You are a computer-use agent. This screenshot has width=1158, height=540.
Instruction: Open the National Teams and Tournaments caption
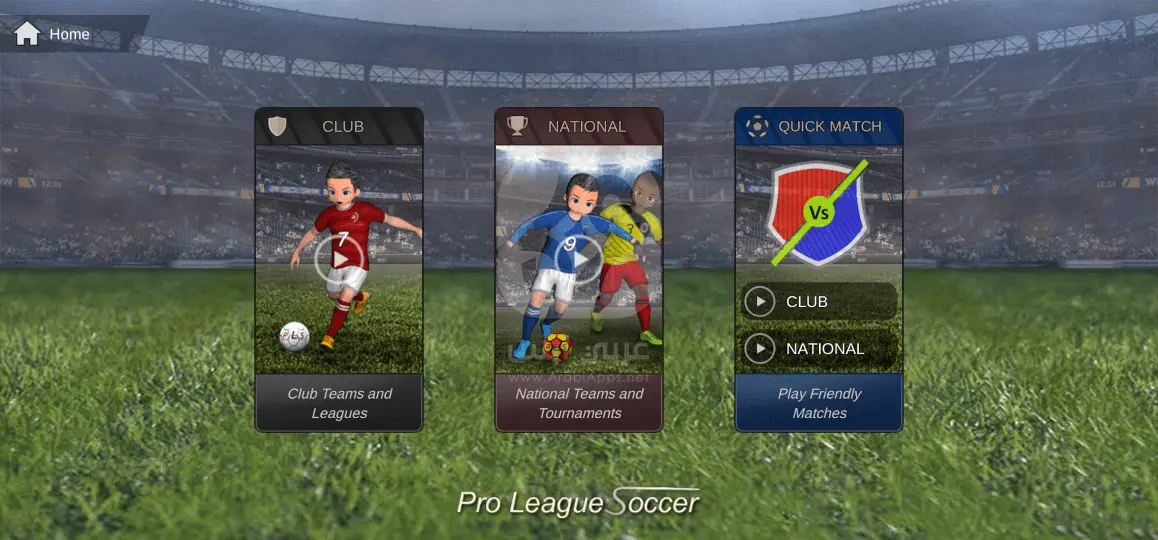coord(579,403)
